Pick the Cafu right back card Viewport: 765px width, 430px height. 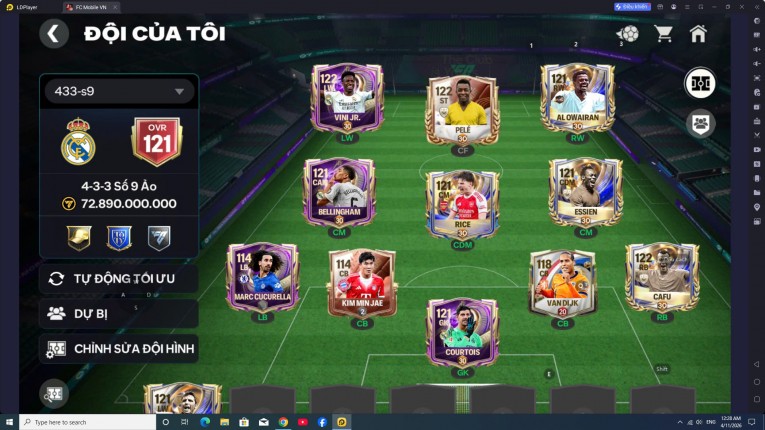point(661,278)
